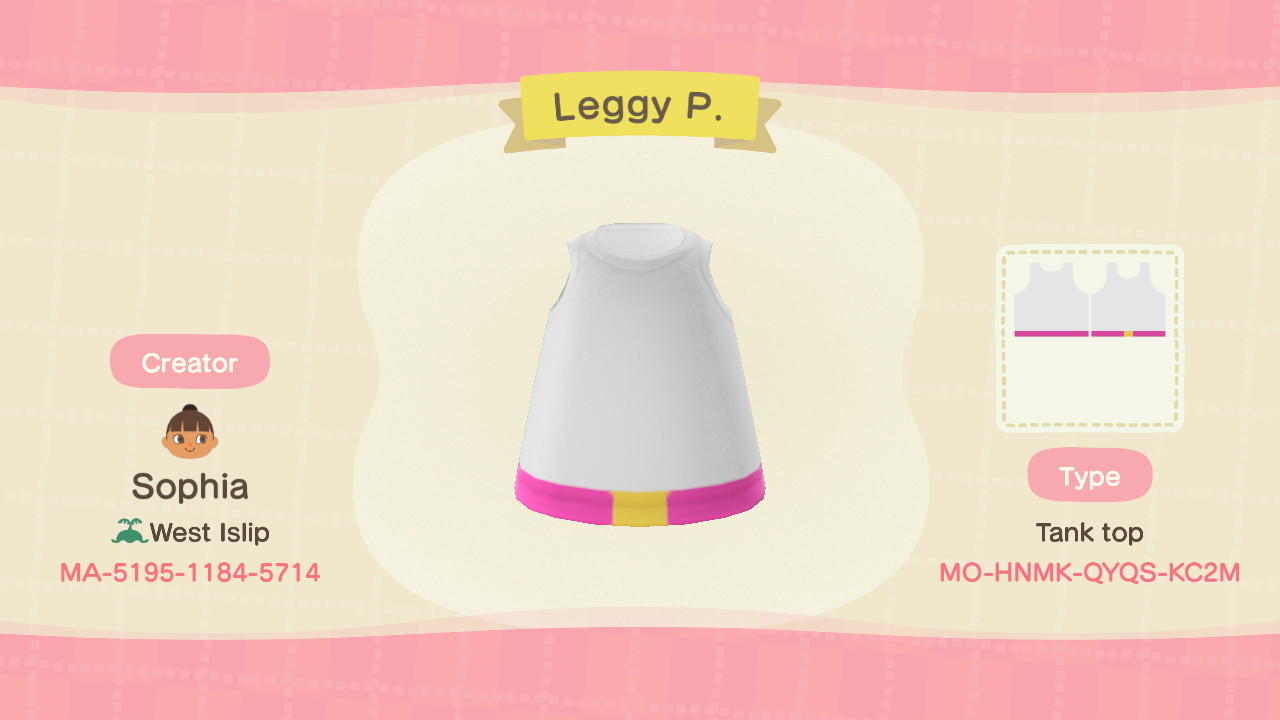
Task: Tap the pink Creator badge
Action: pos(189,362)
